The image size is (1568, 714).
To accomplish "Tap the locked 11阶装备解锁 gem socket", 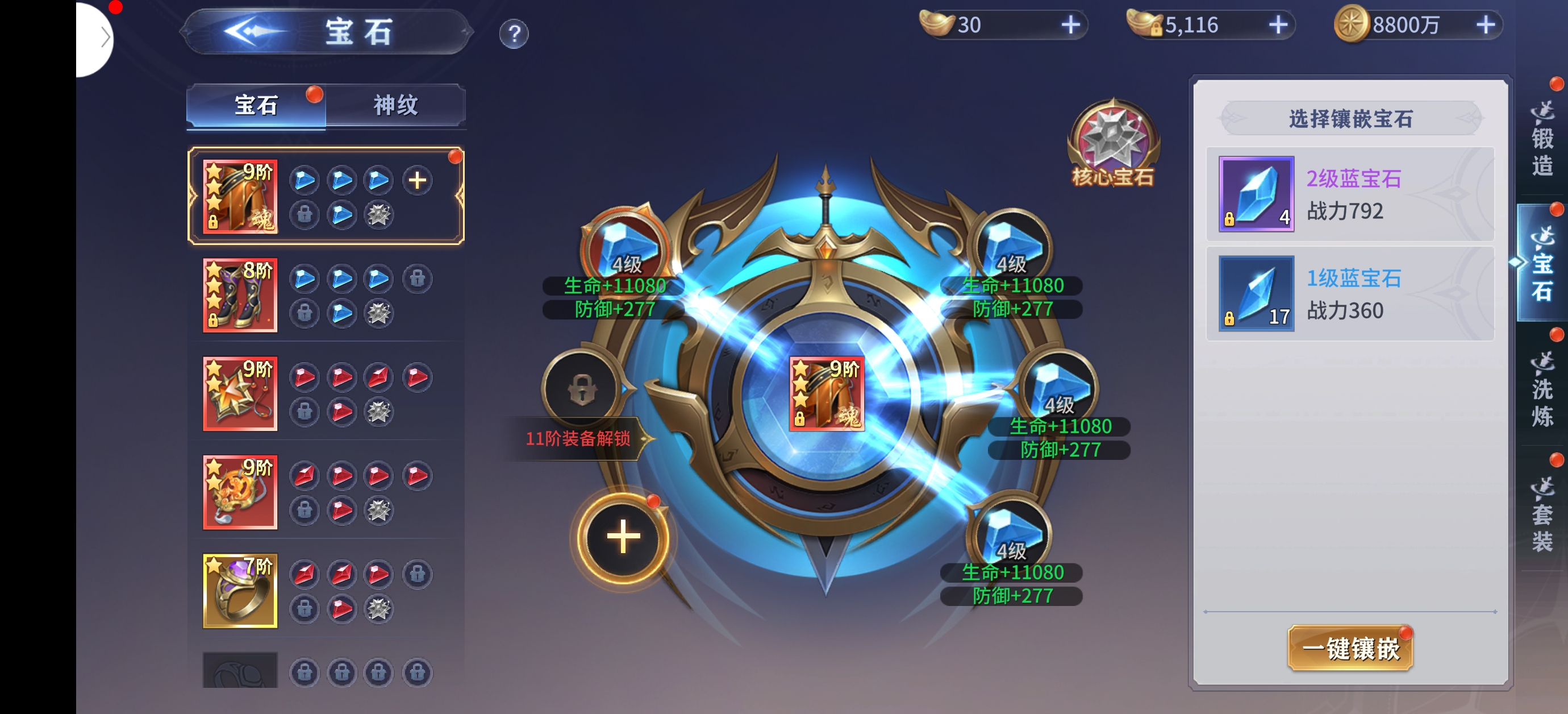I will click(582, 389).
